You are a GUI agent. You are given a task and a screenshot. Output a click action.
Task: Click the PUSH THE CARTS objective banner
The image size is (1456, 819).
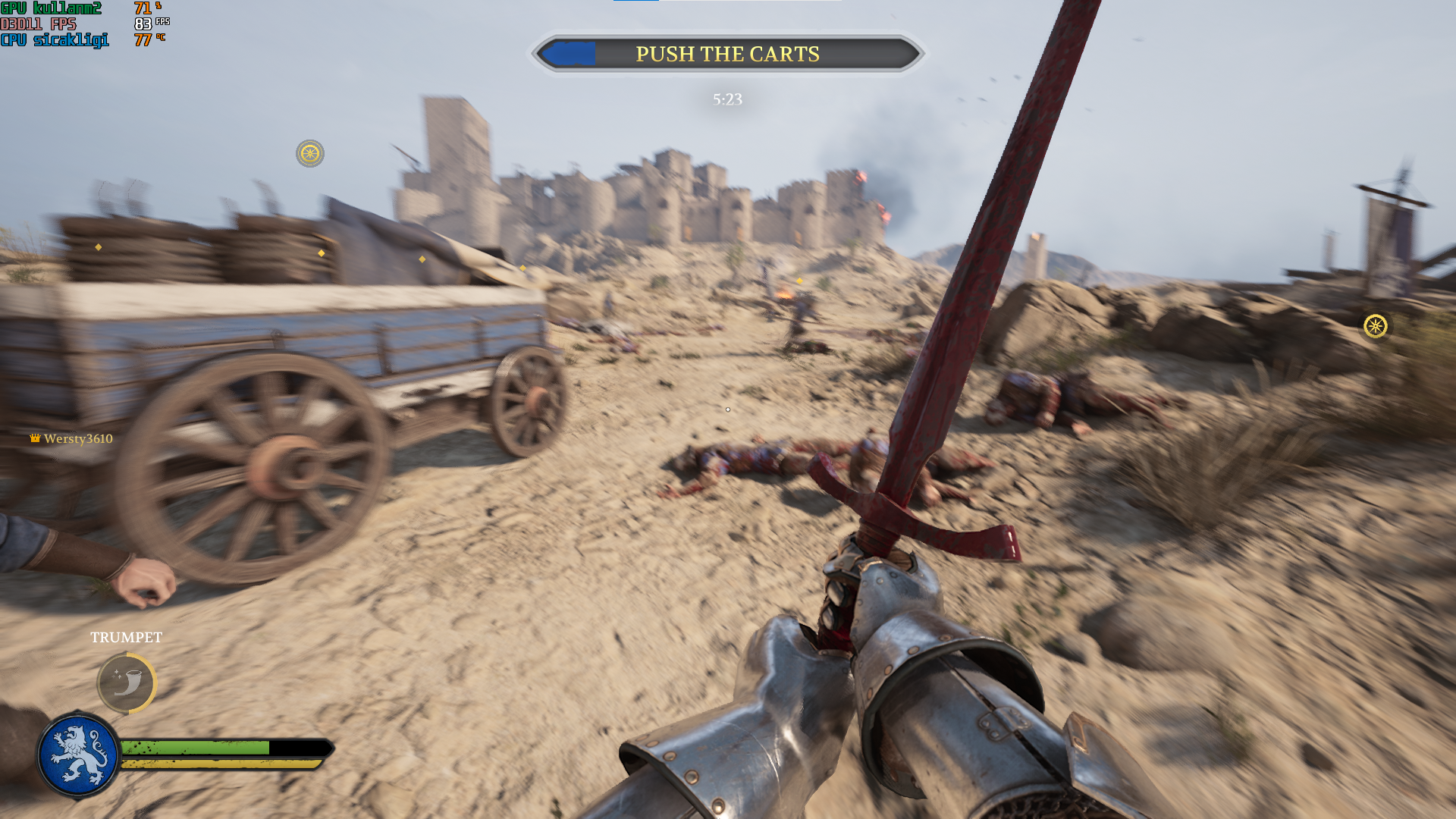727,54
